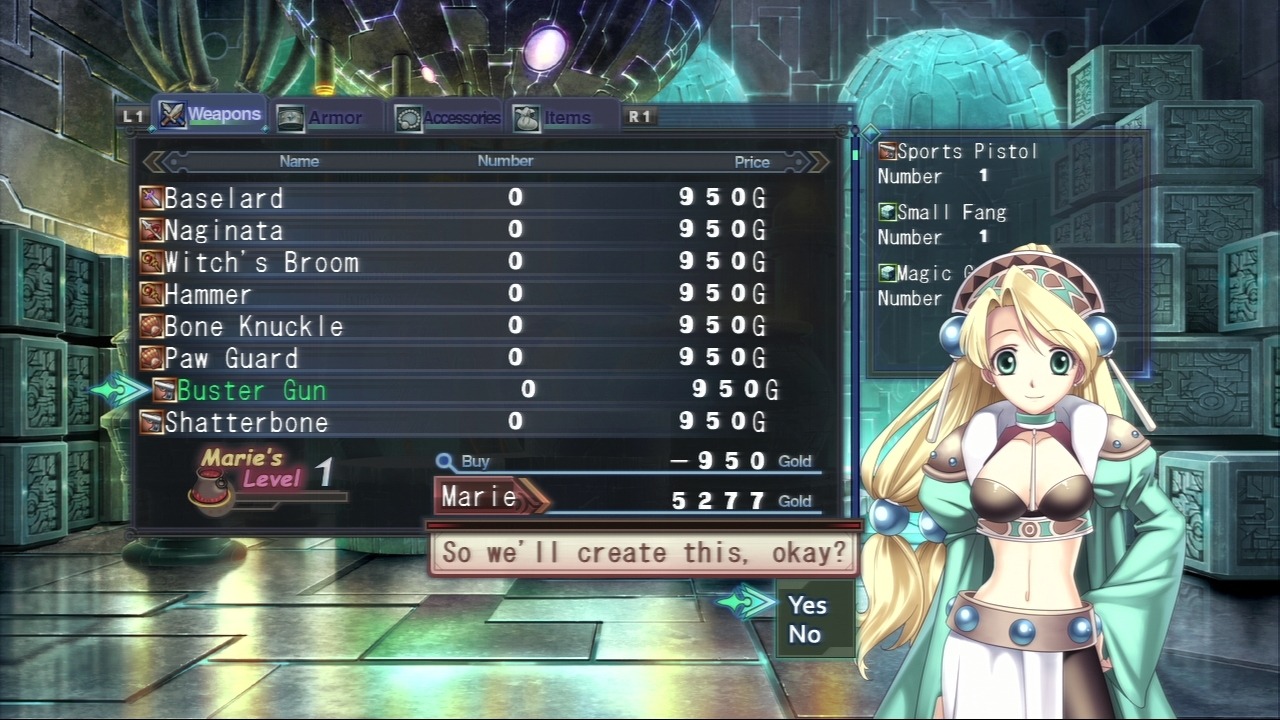1280x720 pixels.
Task: Decline creation by choosing No
Action: [x=805, y=634]
